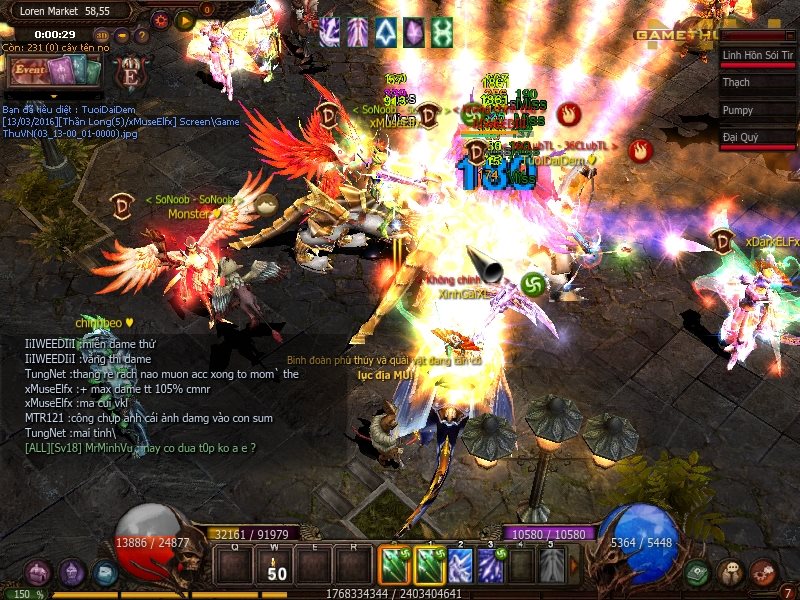800x600 pixels.
Task: Click the red sun-shaped icon button
Action: [x=160, y=19]
